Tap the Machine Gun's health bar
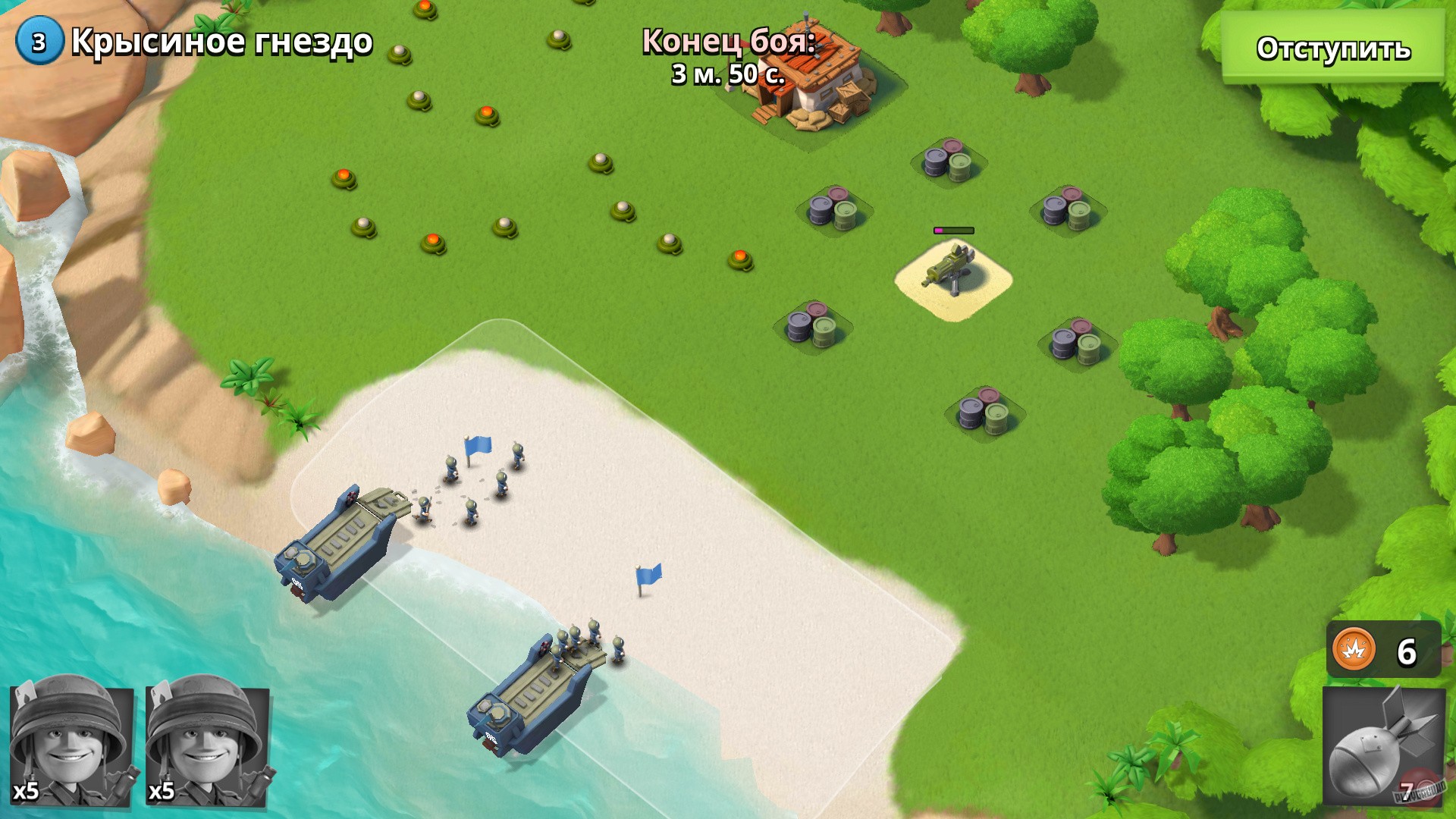Screen dimensions: 1456x819 tap(954, 229)
